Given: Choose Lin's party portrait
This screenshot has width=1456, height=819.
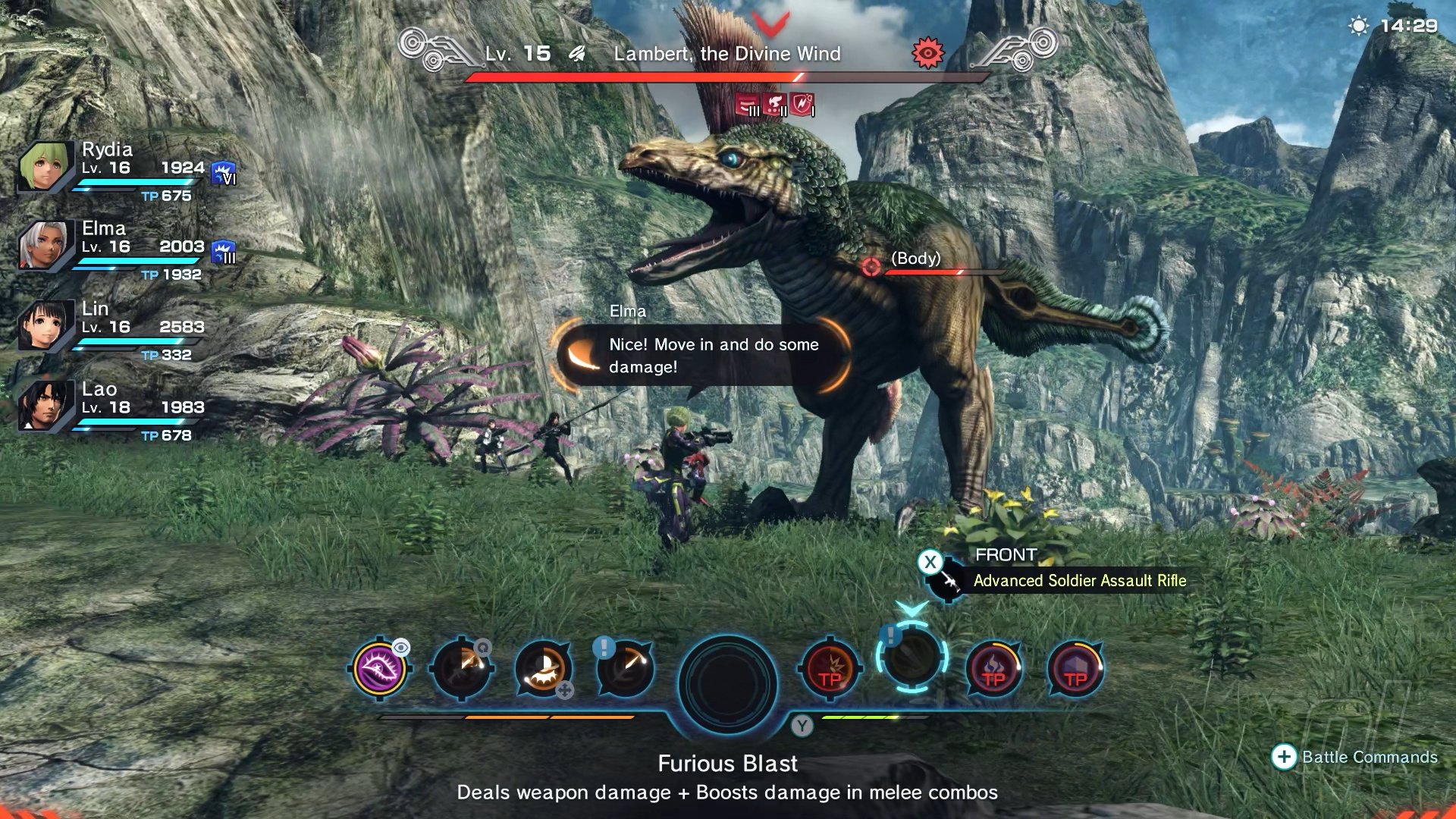Looking at the screenshot, I should click(45, 325).
